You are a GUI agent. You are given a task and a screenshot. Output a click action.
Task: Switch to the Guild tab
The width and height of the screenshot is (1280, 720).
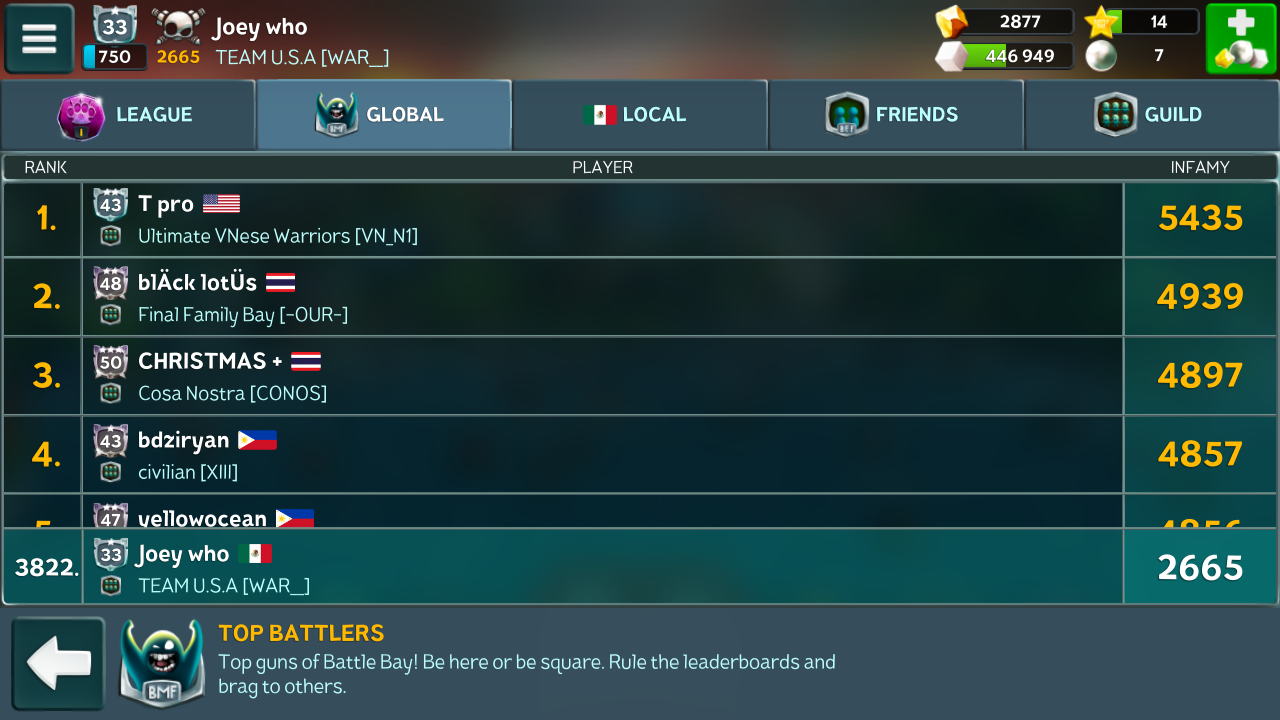1152,115
